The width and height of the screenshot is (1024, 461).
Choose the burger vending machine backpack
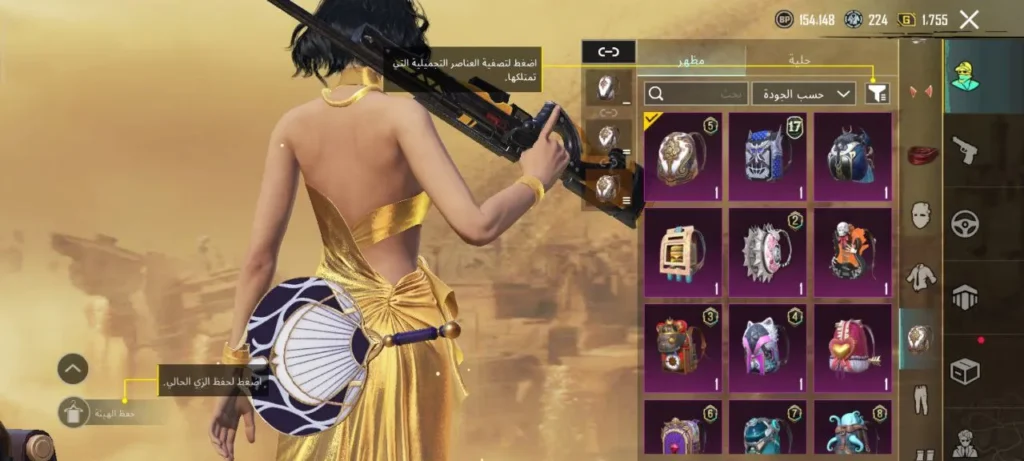[683, 251]
